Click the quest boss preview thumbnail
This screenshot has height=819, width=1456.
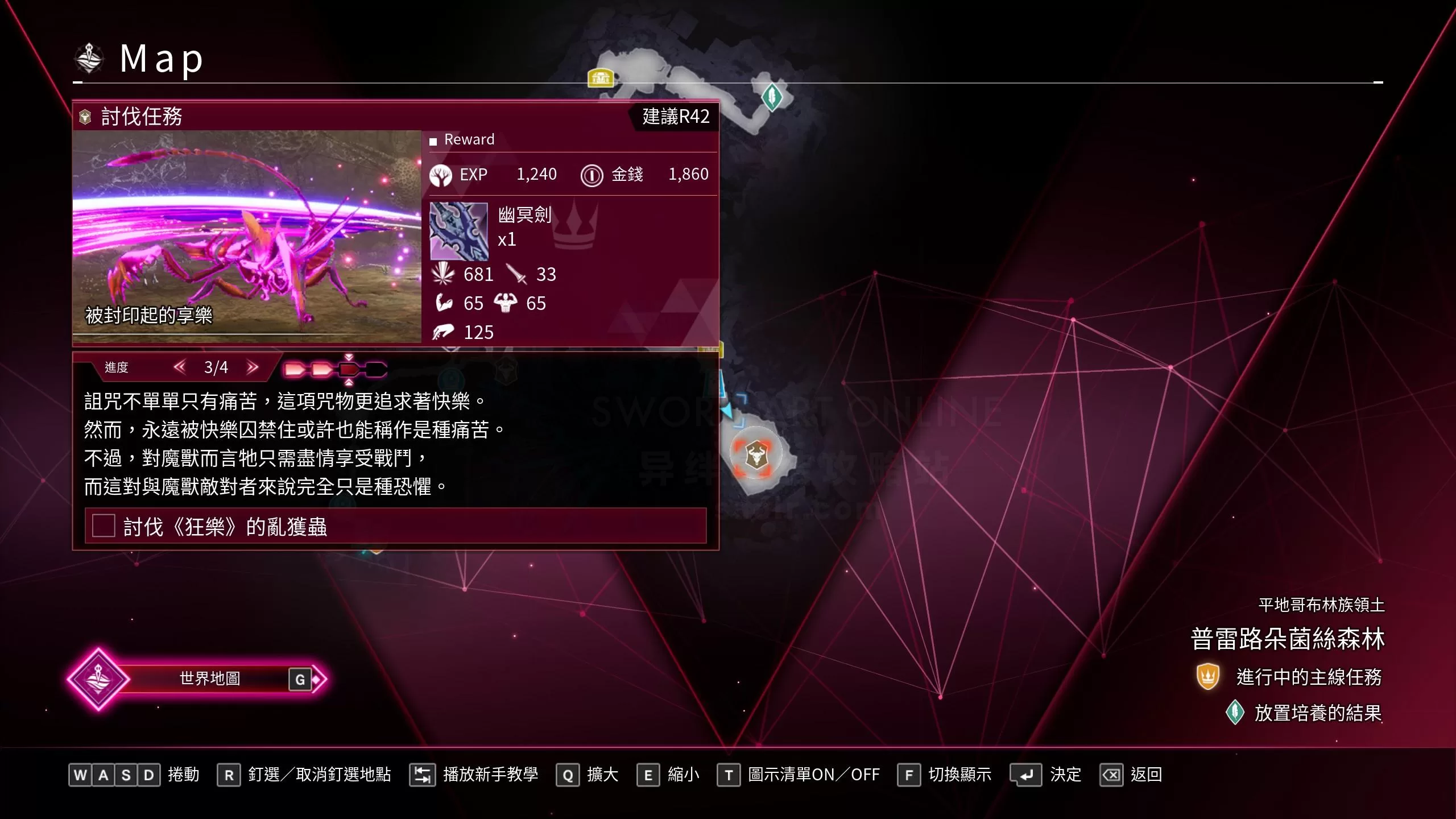[247, 237]
